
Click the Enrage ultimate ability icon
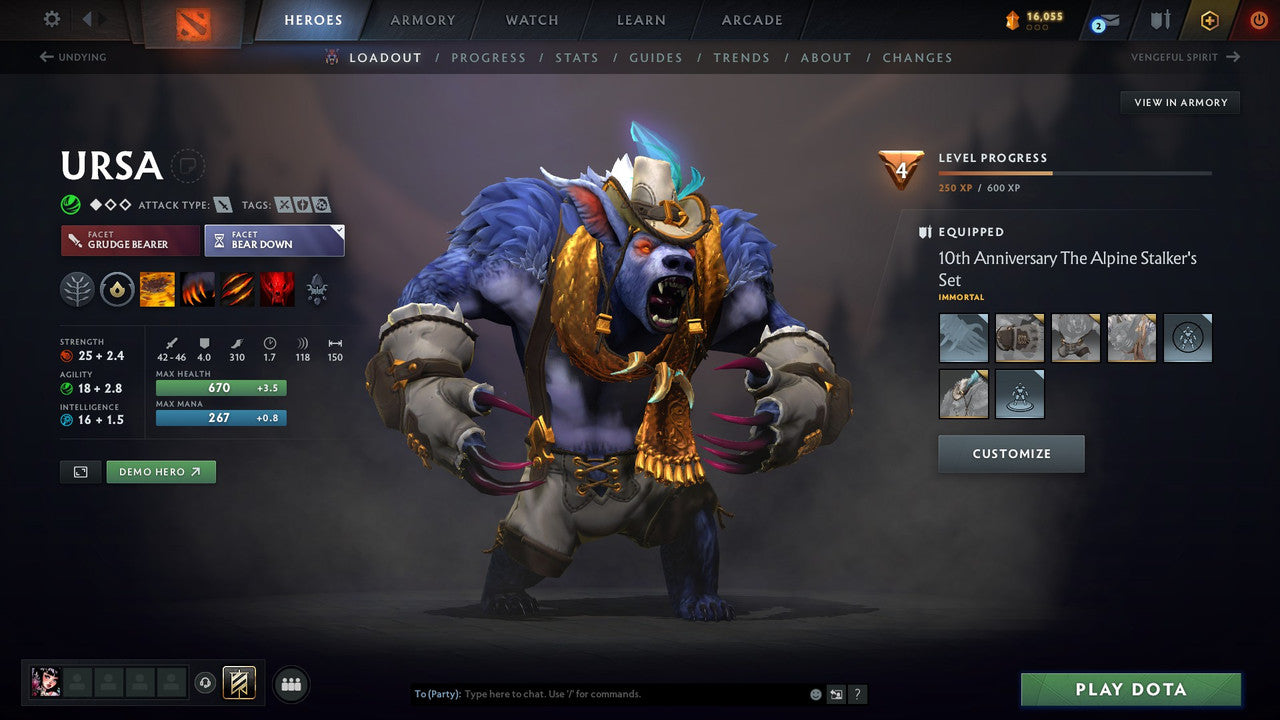(x=278, y=290)
